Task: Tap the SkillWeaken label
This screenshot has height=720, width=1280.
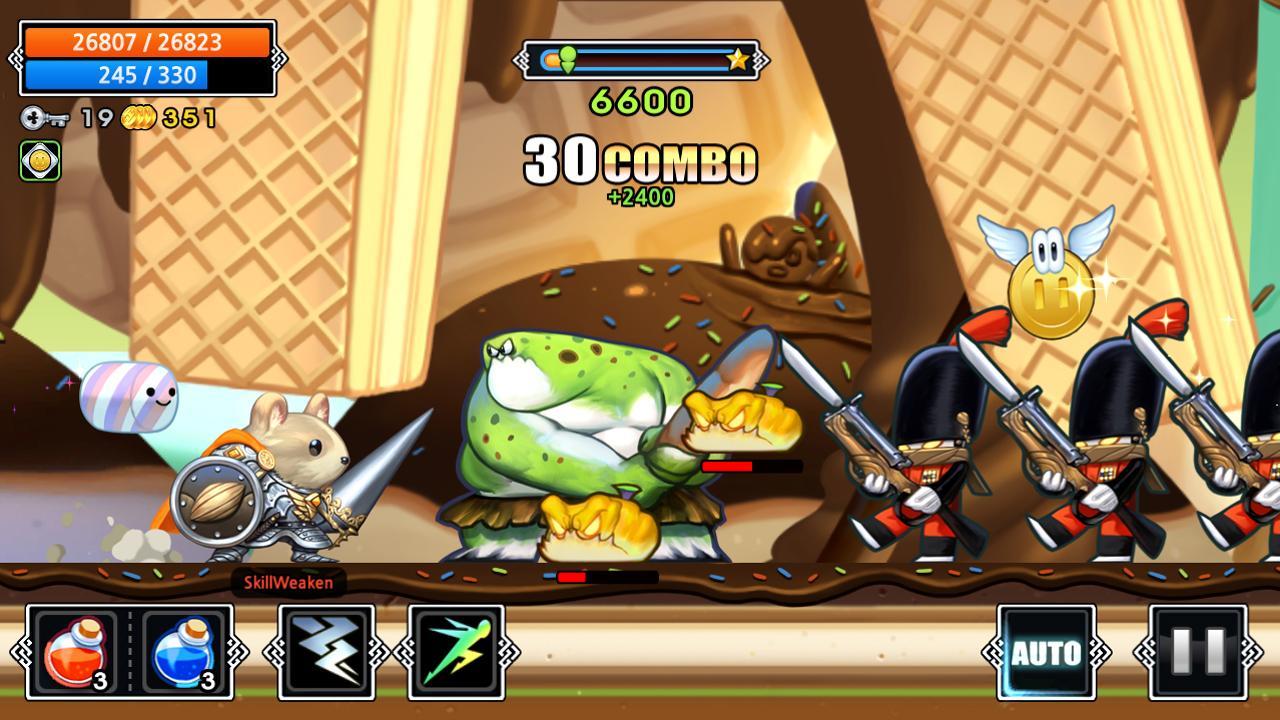Action: 290,583
